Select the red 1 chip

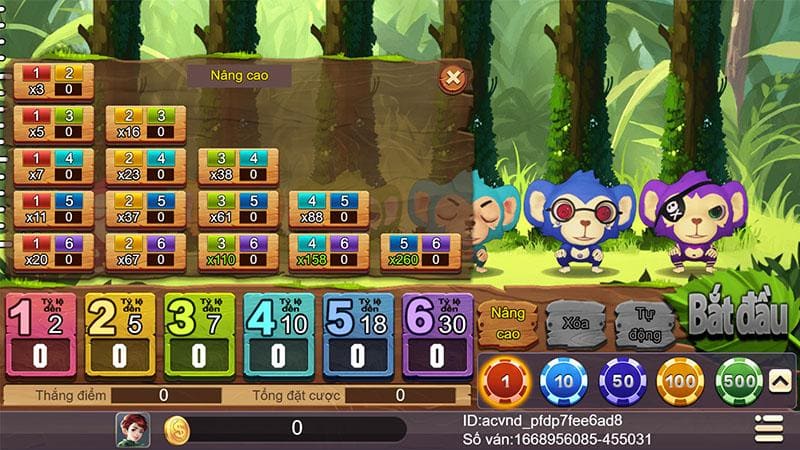coord(503,381)
